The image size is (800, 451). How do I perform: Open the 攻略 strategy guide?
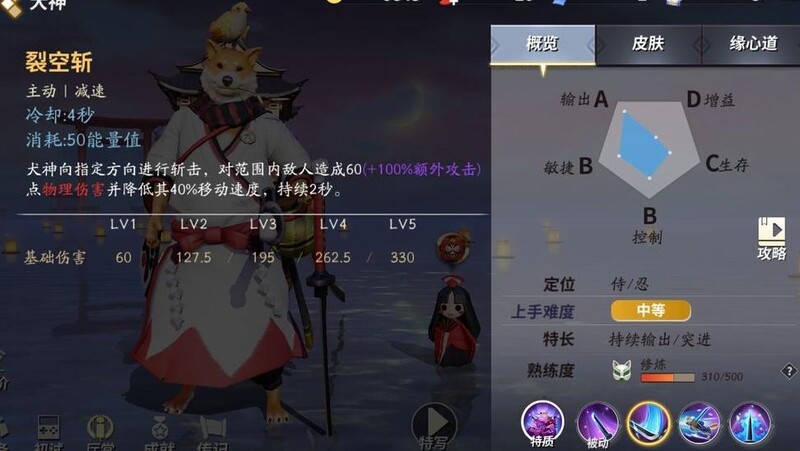click(771, 239)
